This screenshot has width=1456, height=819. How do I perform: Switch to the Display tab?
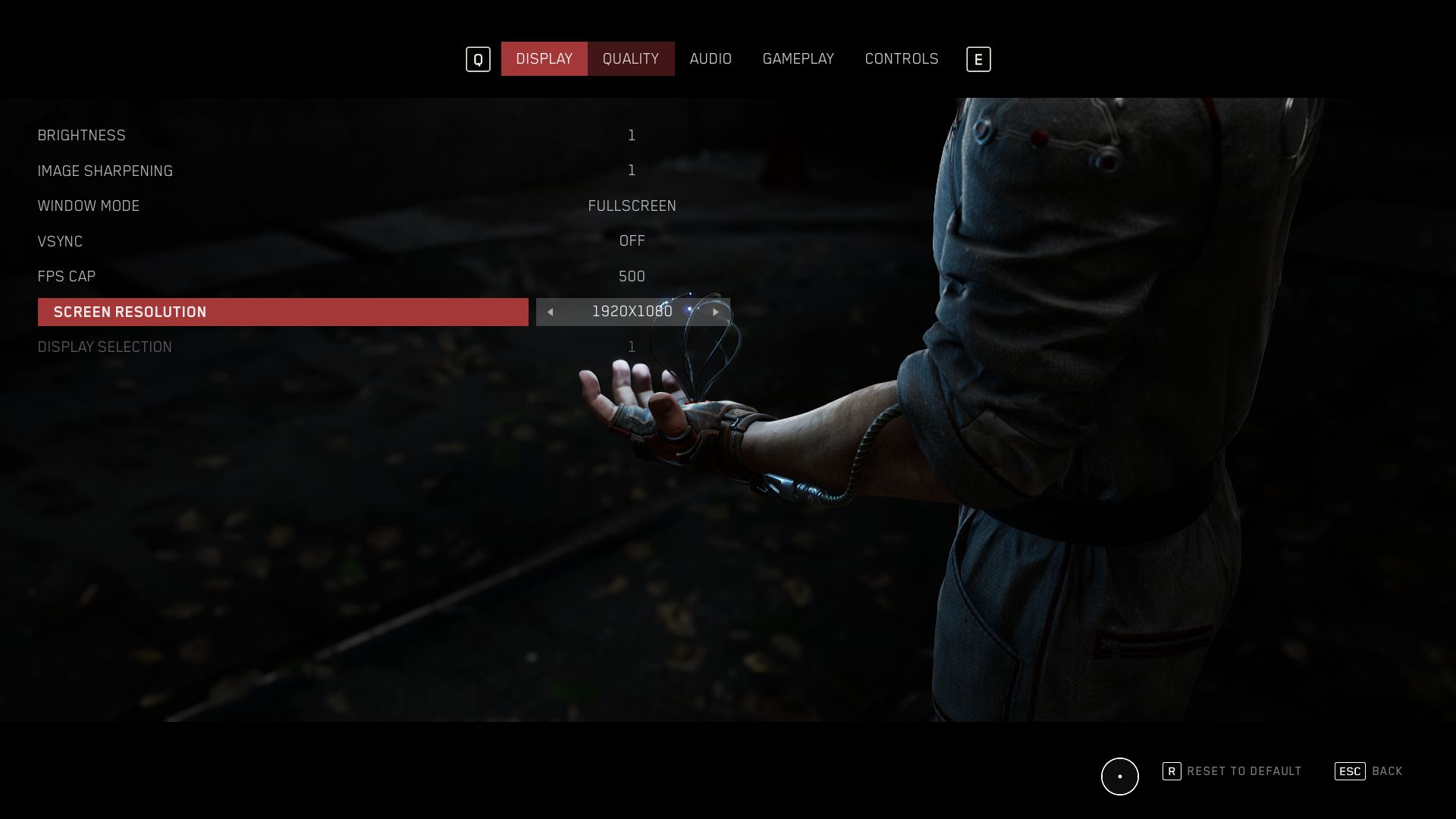544,58
